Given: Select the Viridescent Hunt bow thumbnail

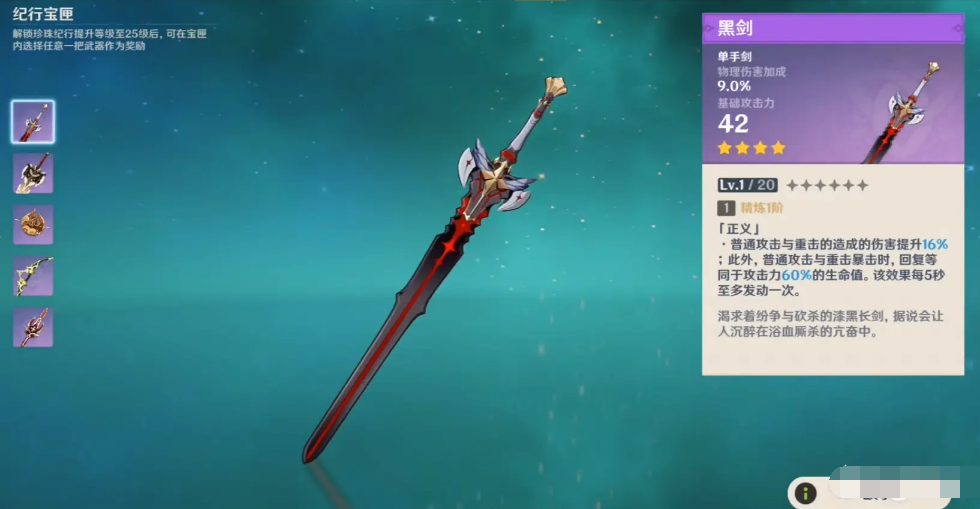Looking at the screenshot, I should coord(33,276).
